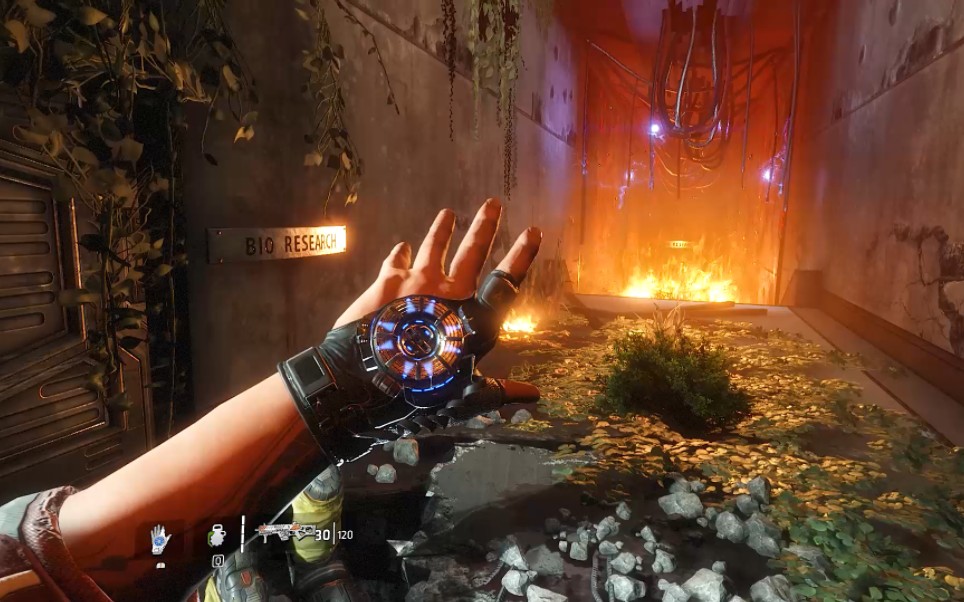
Task: Select the equipped rifle weapon icon
Action: pos(283,533)
